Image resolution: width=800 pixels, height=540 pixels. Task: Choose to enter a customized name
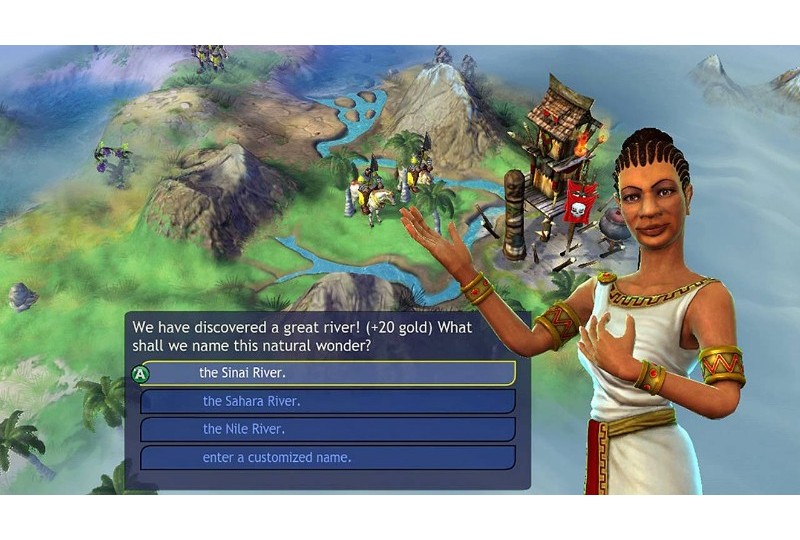tap(328, 458)
